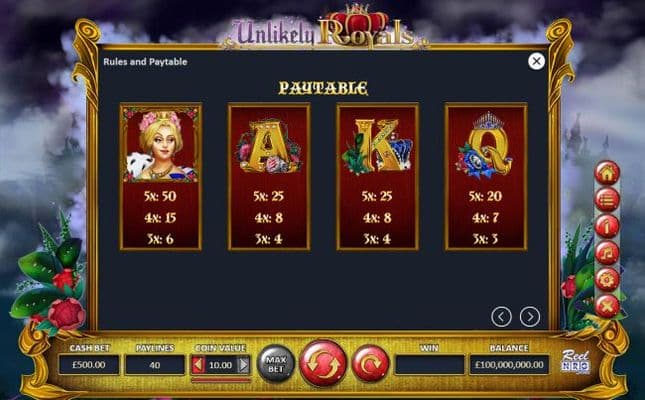Open the list menu icon

pos(606,199)
